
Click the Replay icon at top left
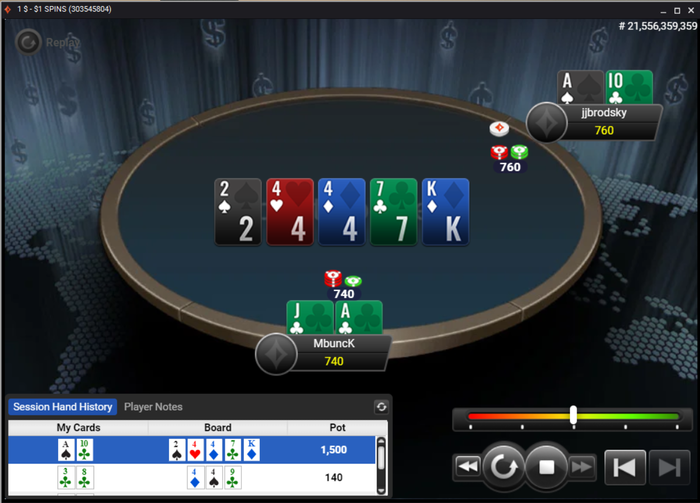tap(29, 42)
